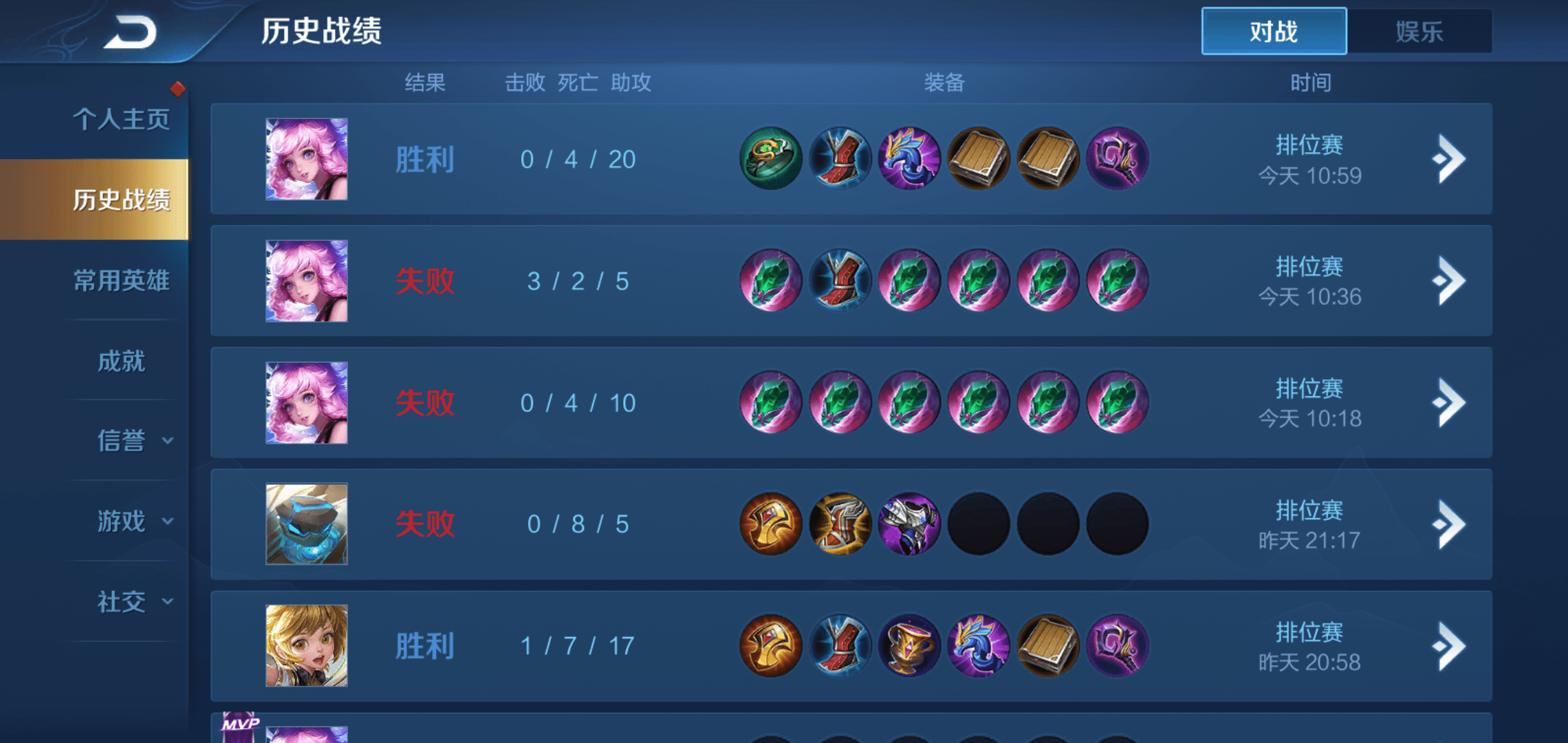Screen dimensions: 1568x743
Task: Select the hero portrait of the pink-haired hero
Action: click(305, 160)
